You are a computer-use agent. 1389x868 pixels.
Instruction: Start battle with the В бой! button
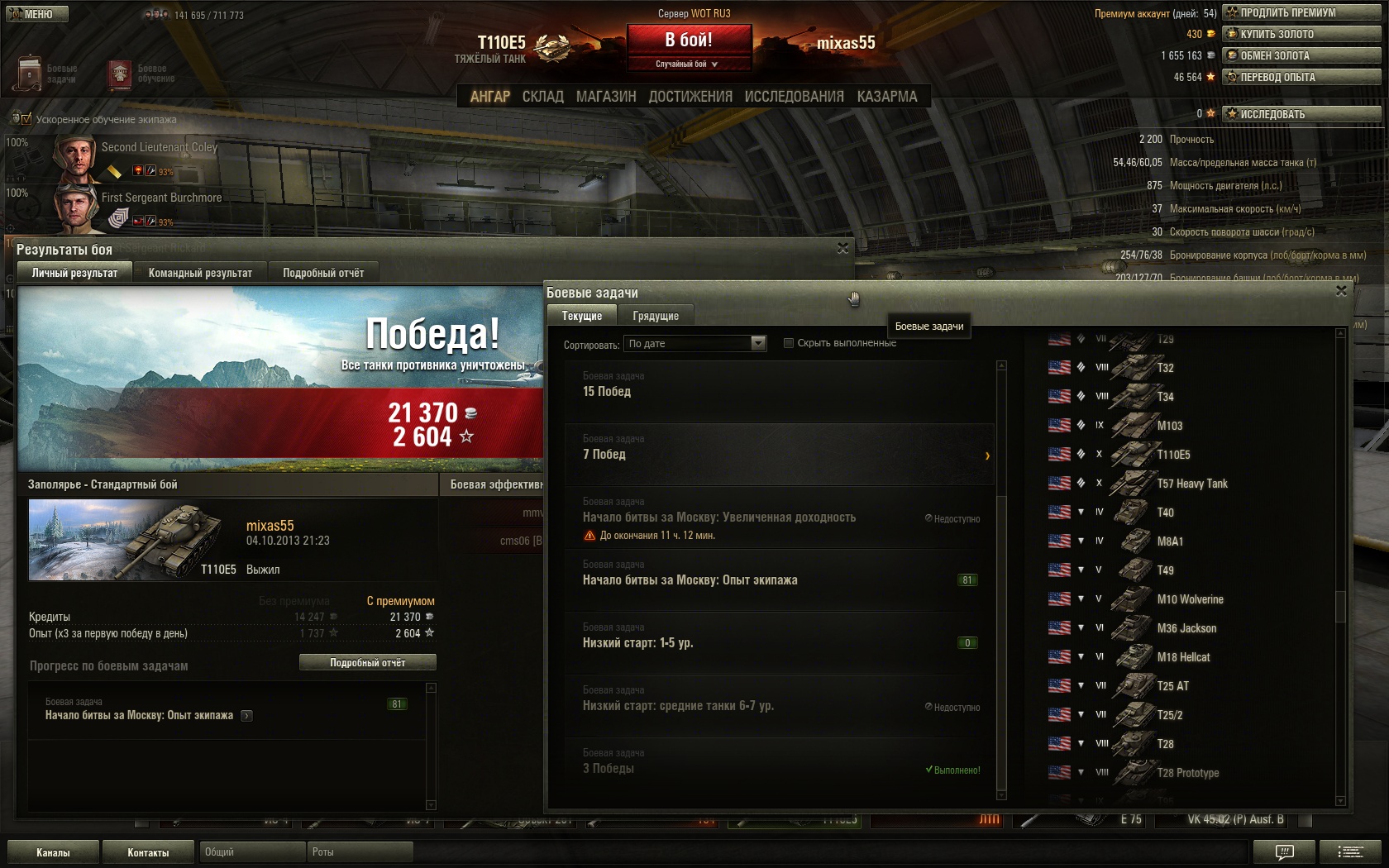(x=689, y=40)
